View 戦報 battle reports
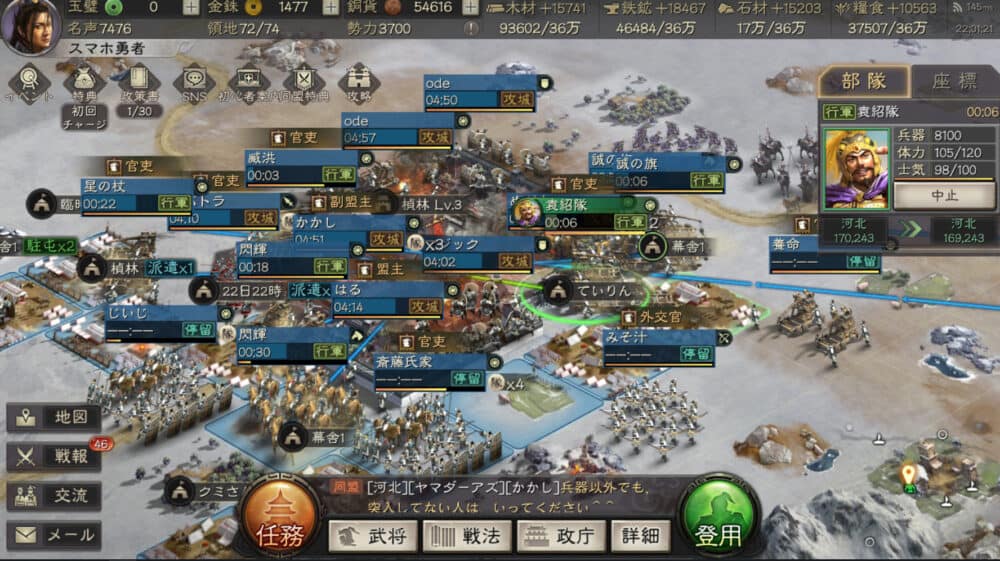Viewport: 1000px width, 561px height. pyautogui.click(x=54, y=456)
